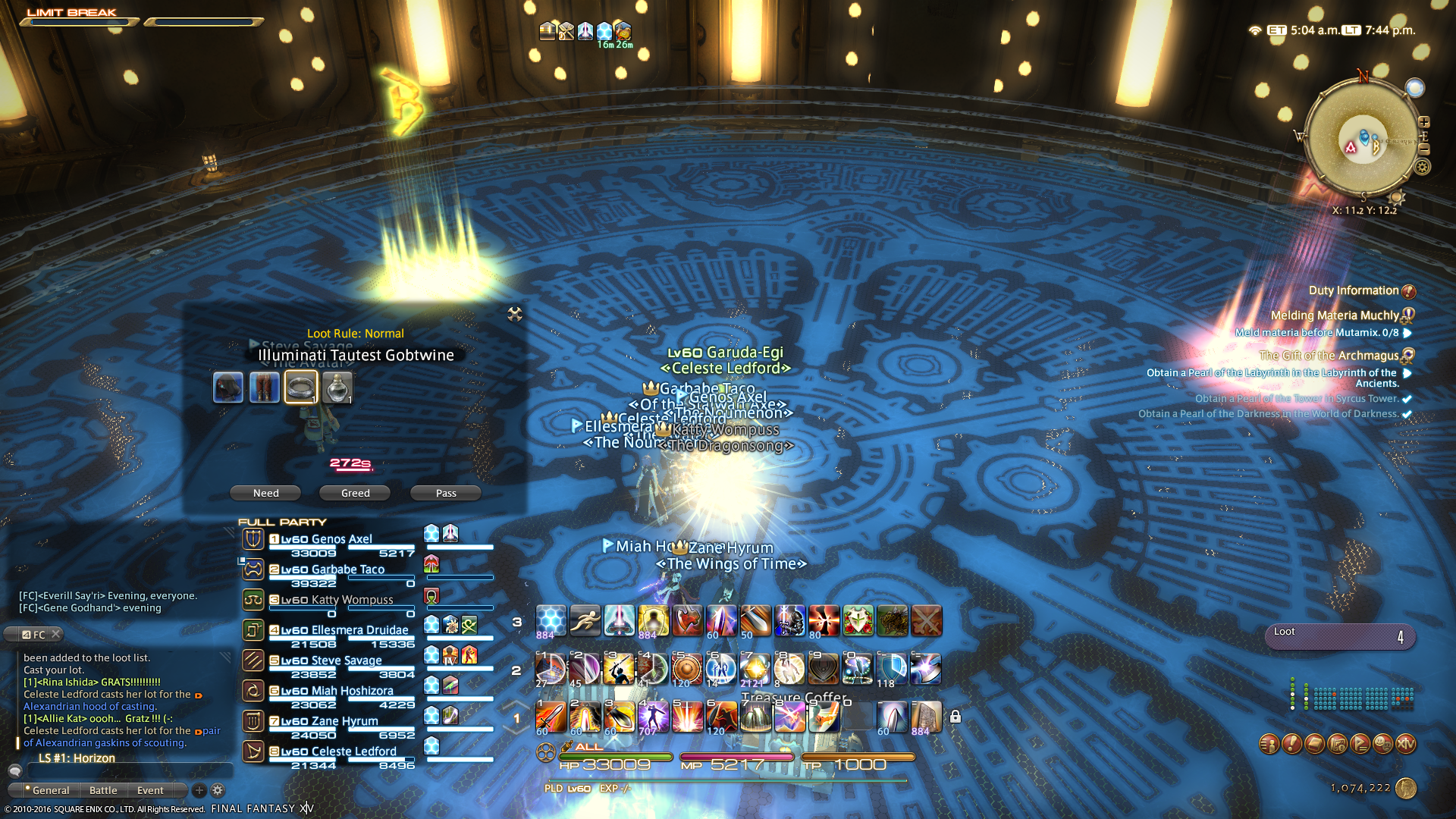Target Celeste Ledford in the party list
Viewport: 1456px width, 819px height.
tap(353, 752)
